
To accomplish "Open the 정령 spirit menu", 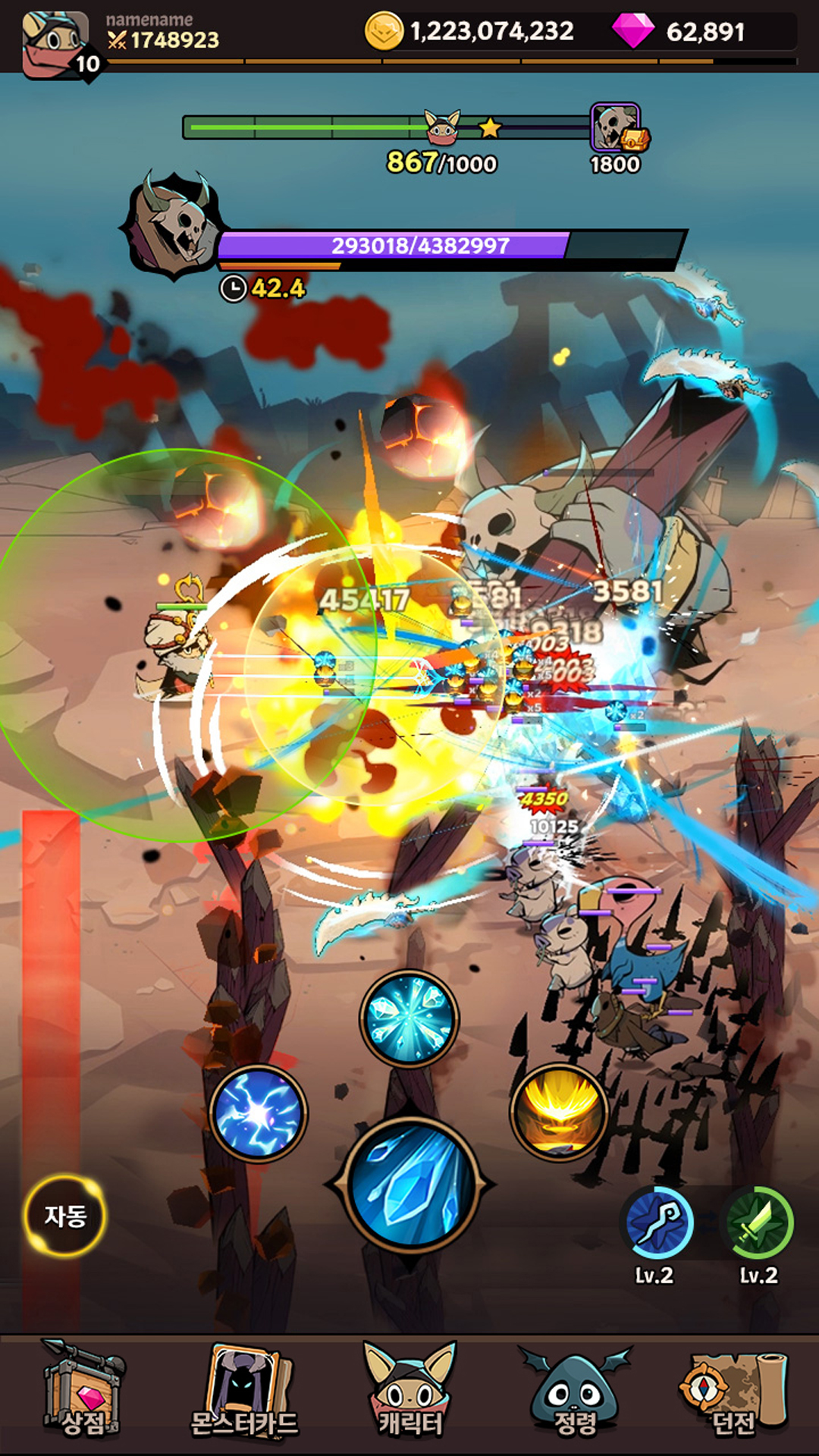I will (x=575, y=1392).
